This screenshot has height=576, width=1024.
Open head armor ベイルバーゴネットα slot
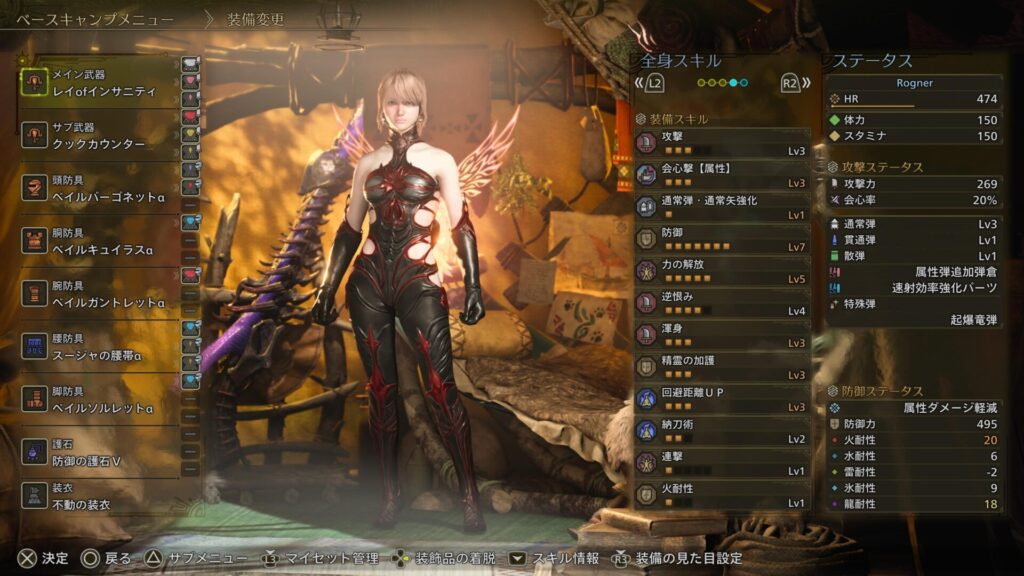coord(100,190)
